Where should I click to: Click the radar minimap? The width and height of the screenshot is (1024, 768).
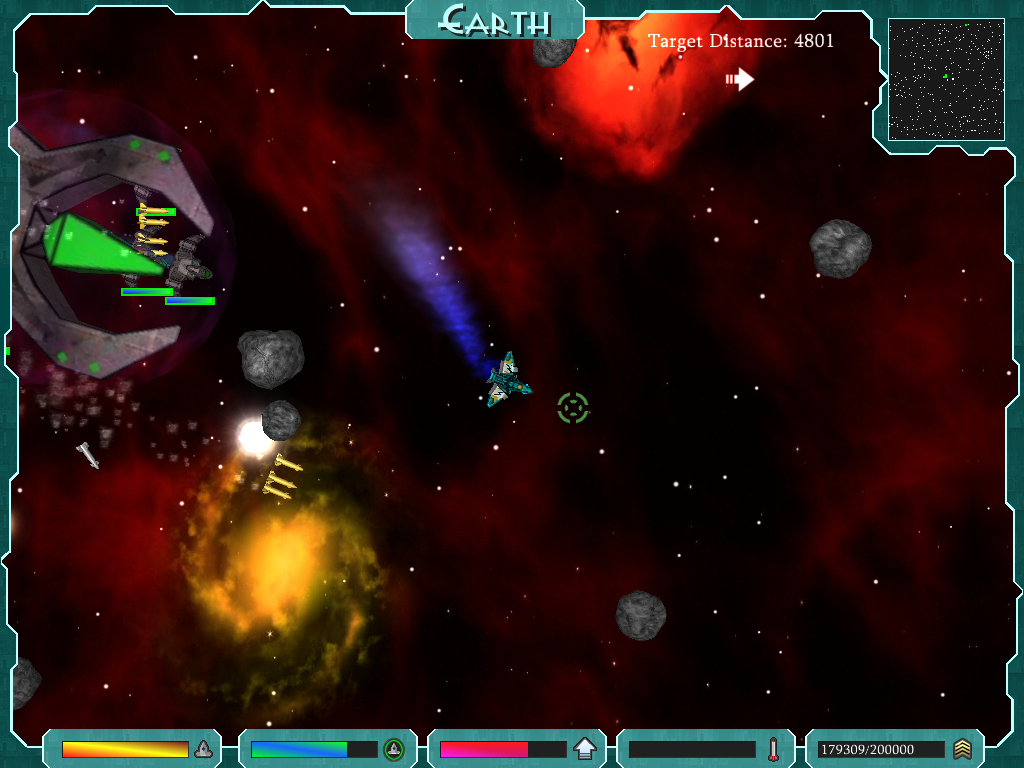pos(945,80)
